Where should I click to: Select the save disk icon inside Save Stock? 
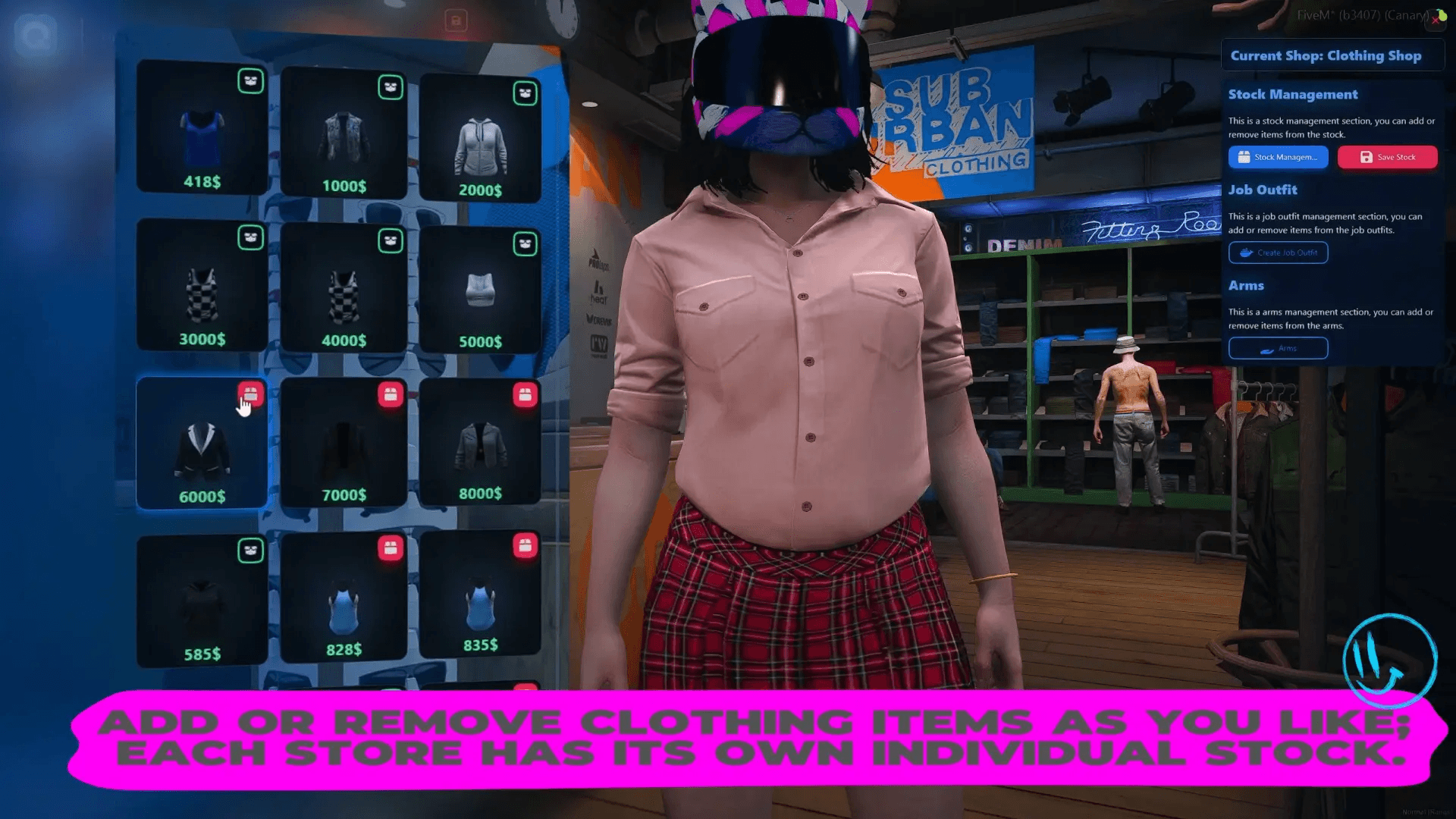(x=1367, y=157)
